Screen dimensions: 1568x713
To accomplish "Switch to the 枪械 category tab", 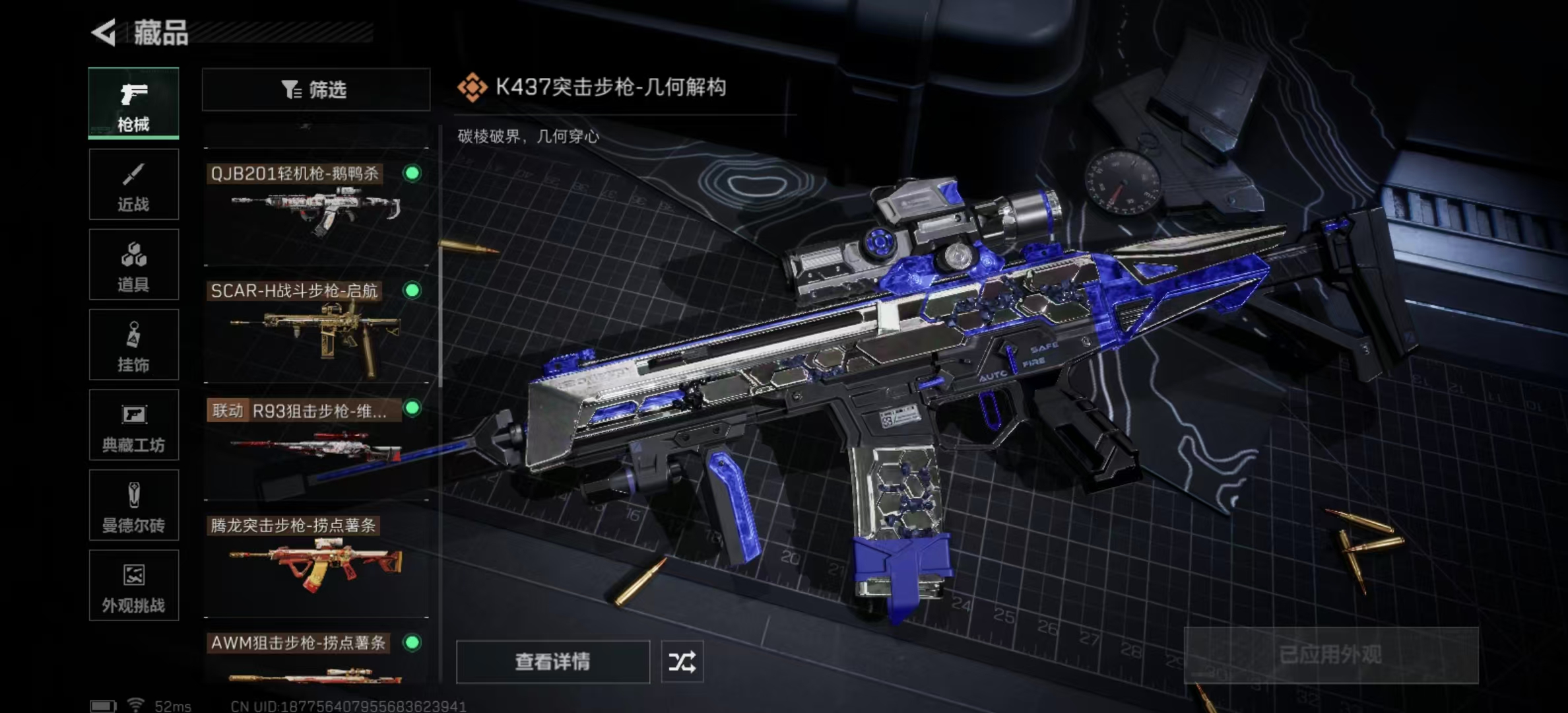I will (133, 104).
